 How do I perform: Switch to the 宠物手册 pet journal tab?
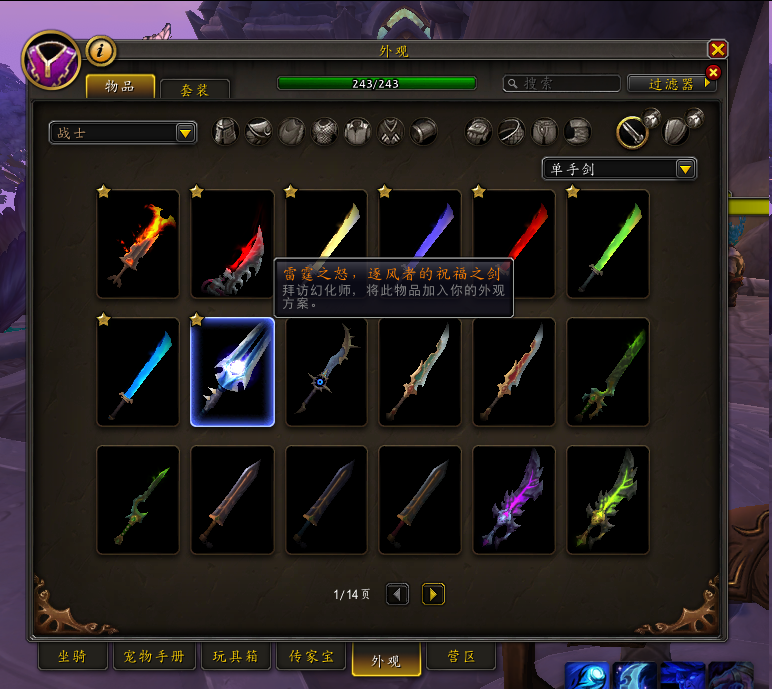point(155,657)
